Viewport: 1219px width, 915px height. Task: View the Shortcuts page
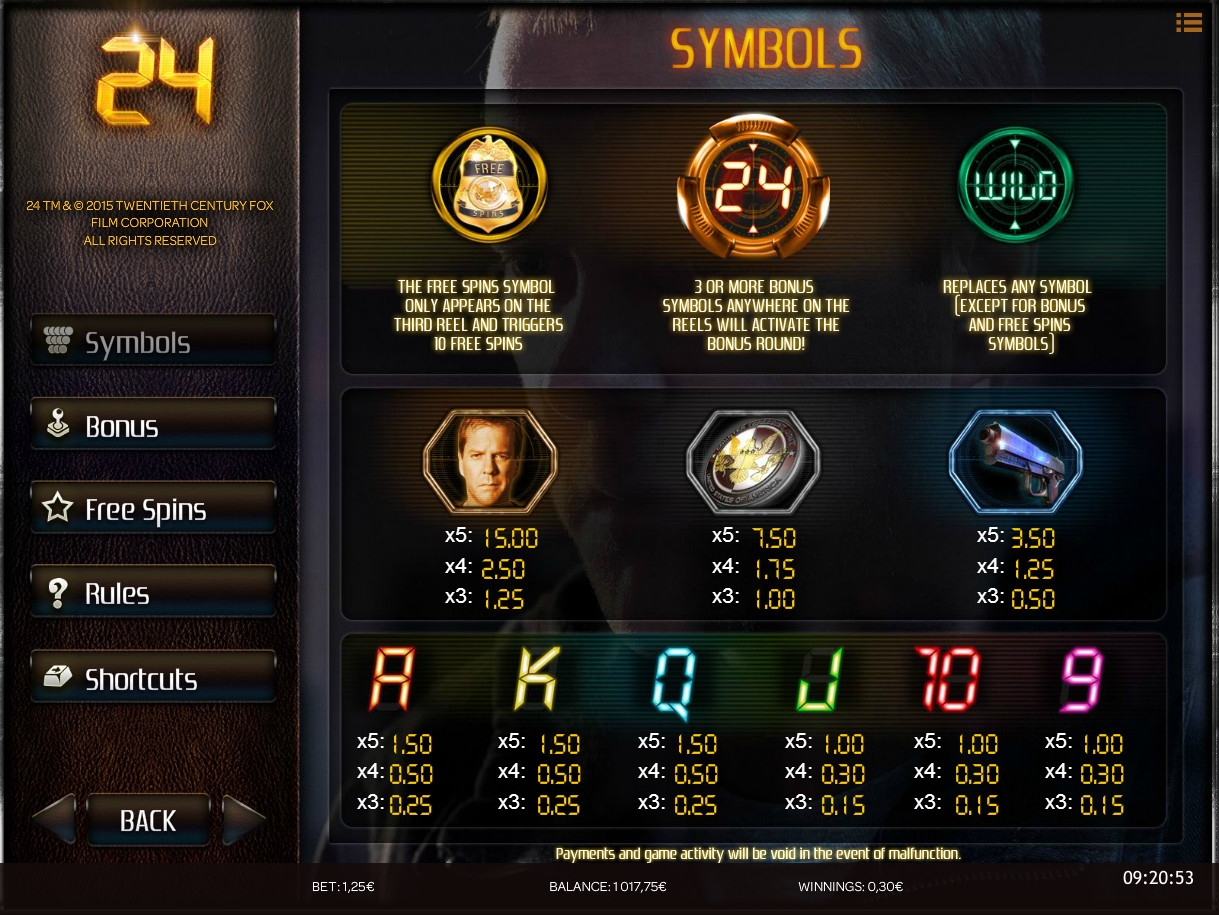(x=153, y=678)
